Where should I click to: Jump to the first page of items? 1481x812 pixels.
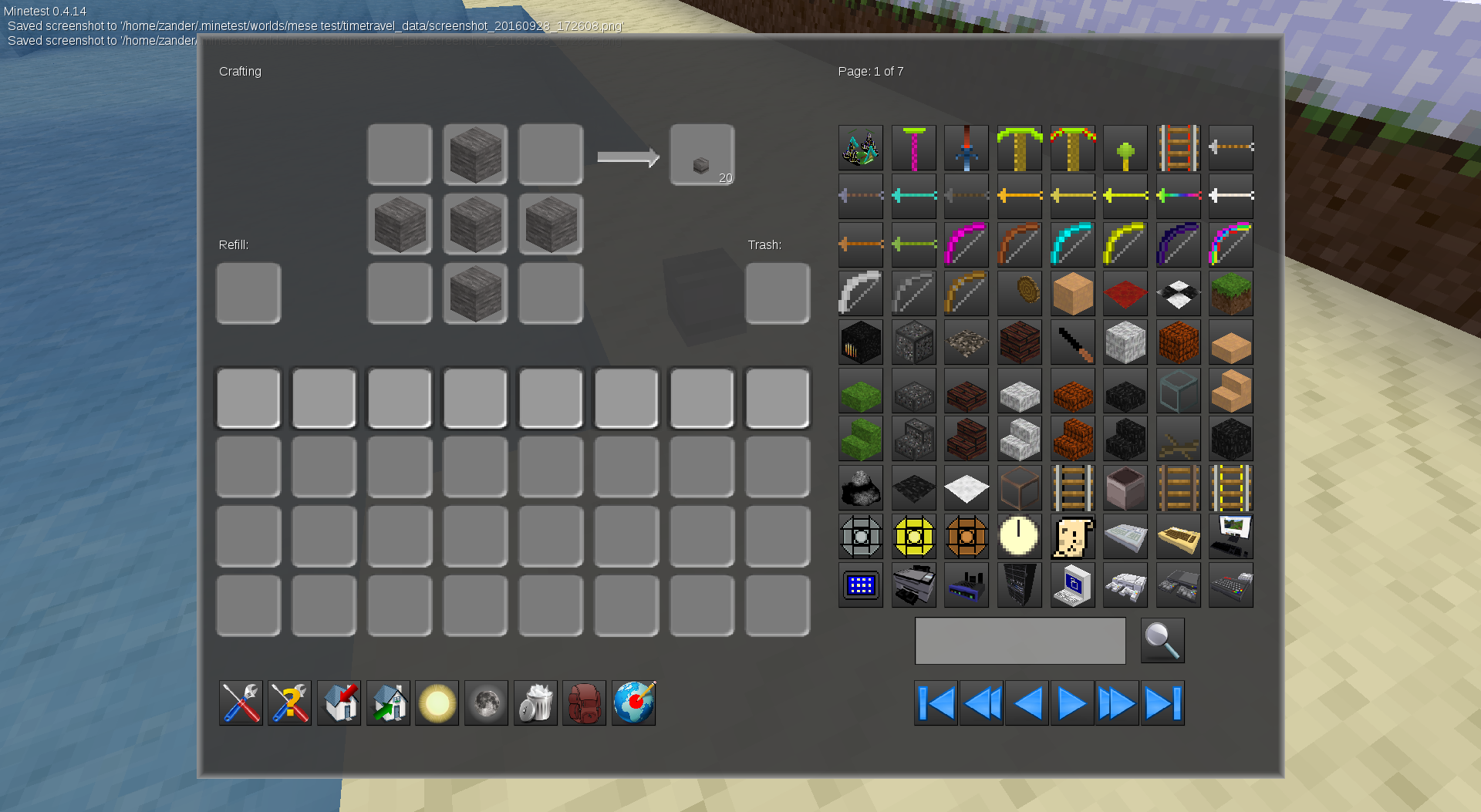(935, 702)
